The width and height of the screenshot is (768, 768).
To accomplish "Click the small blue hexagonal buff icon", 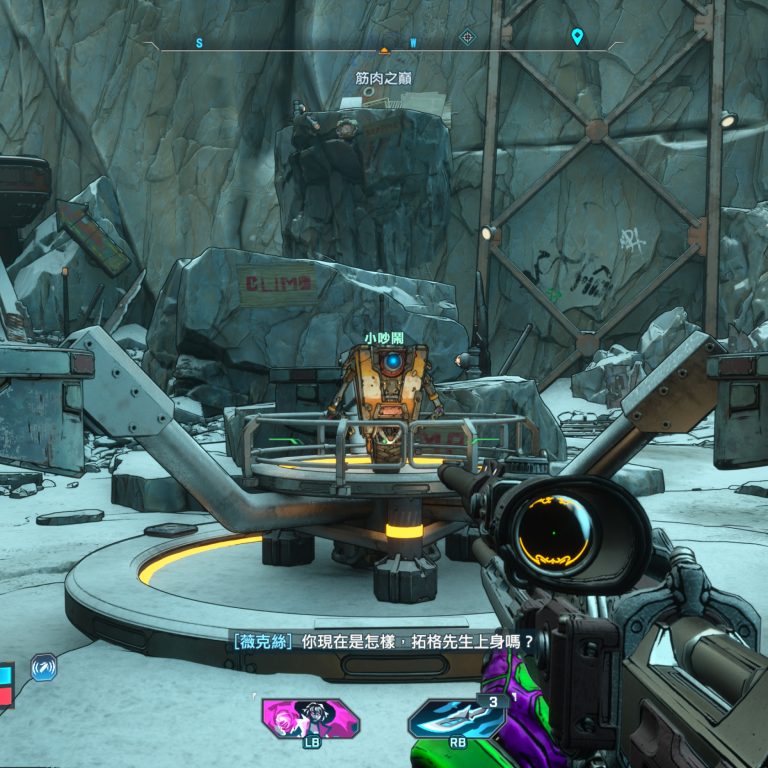I will coord(44,667).
